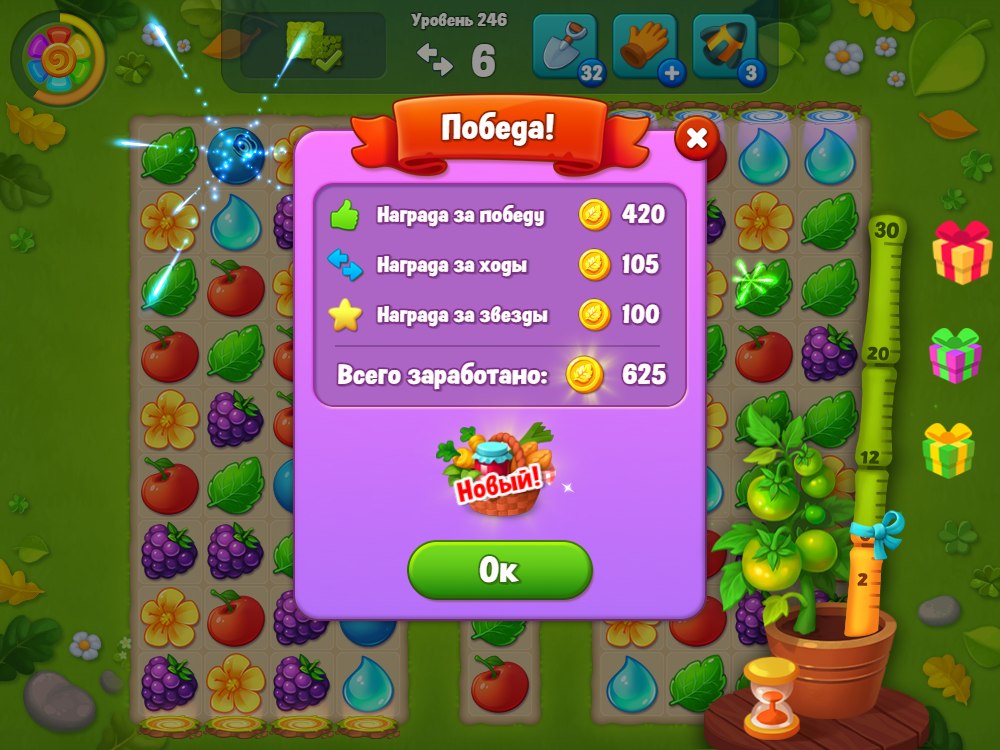Confirm the victory with the Ок button

click(x=499, y=570)
